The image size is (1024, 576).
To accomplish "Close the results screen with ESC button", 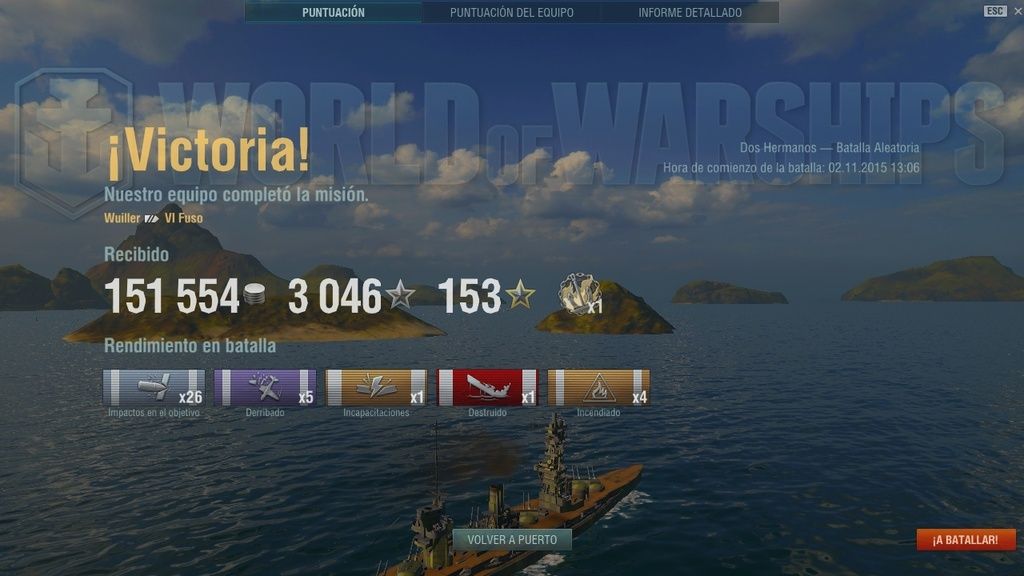I will click(x=995, y=11).
